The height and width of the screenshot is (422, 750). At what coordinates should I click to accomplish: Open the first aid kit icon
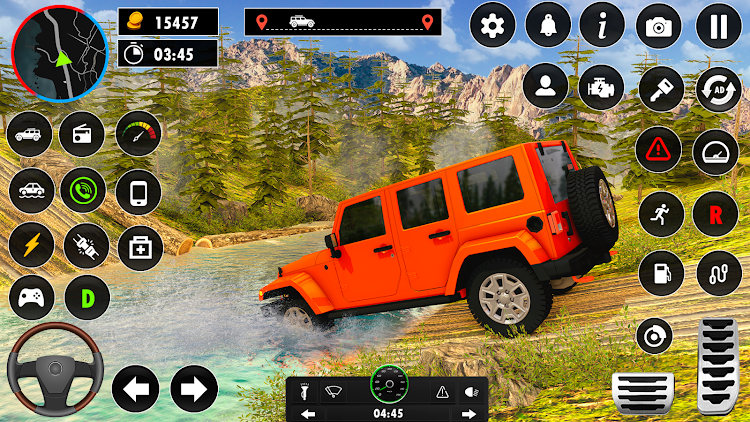[138, 244]
